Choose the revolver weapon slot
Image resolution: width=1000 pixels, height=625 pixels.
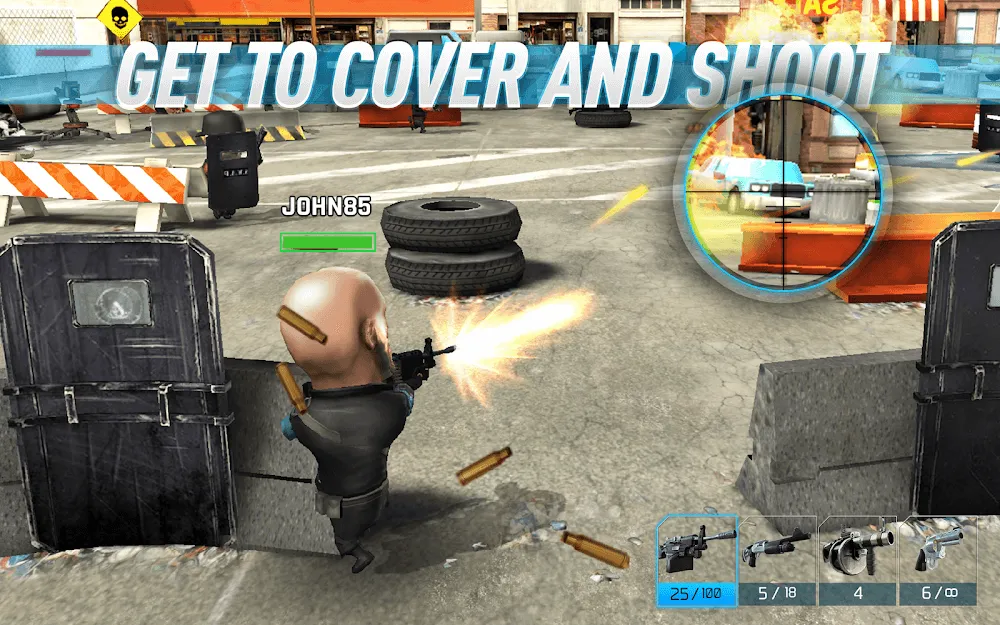tap(937, 560)
